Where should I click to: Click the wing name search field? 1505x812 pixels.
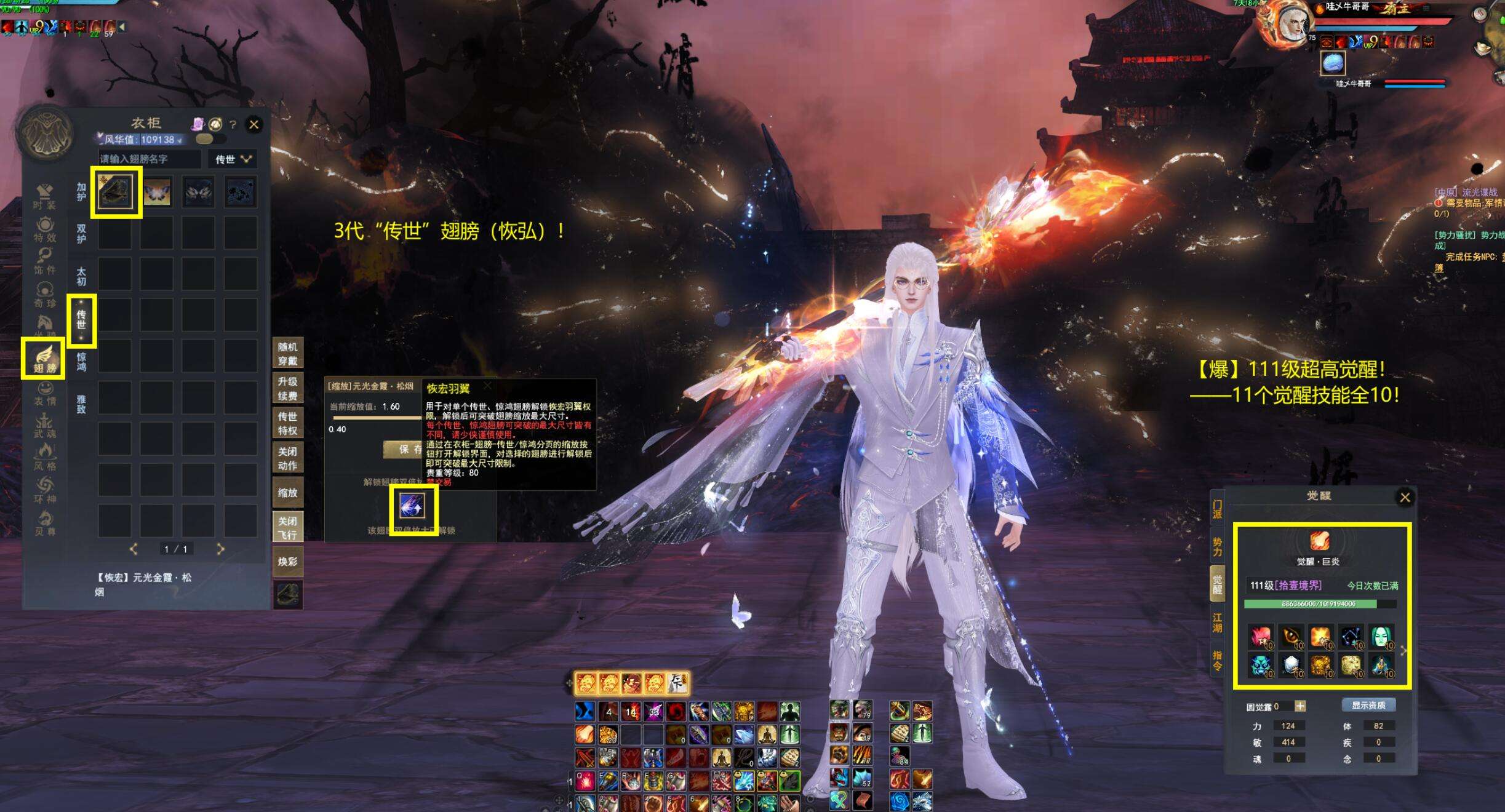click(x=150, y=159)
